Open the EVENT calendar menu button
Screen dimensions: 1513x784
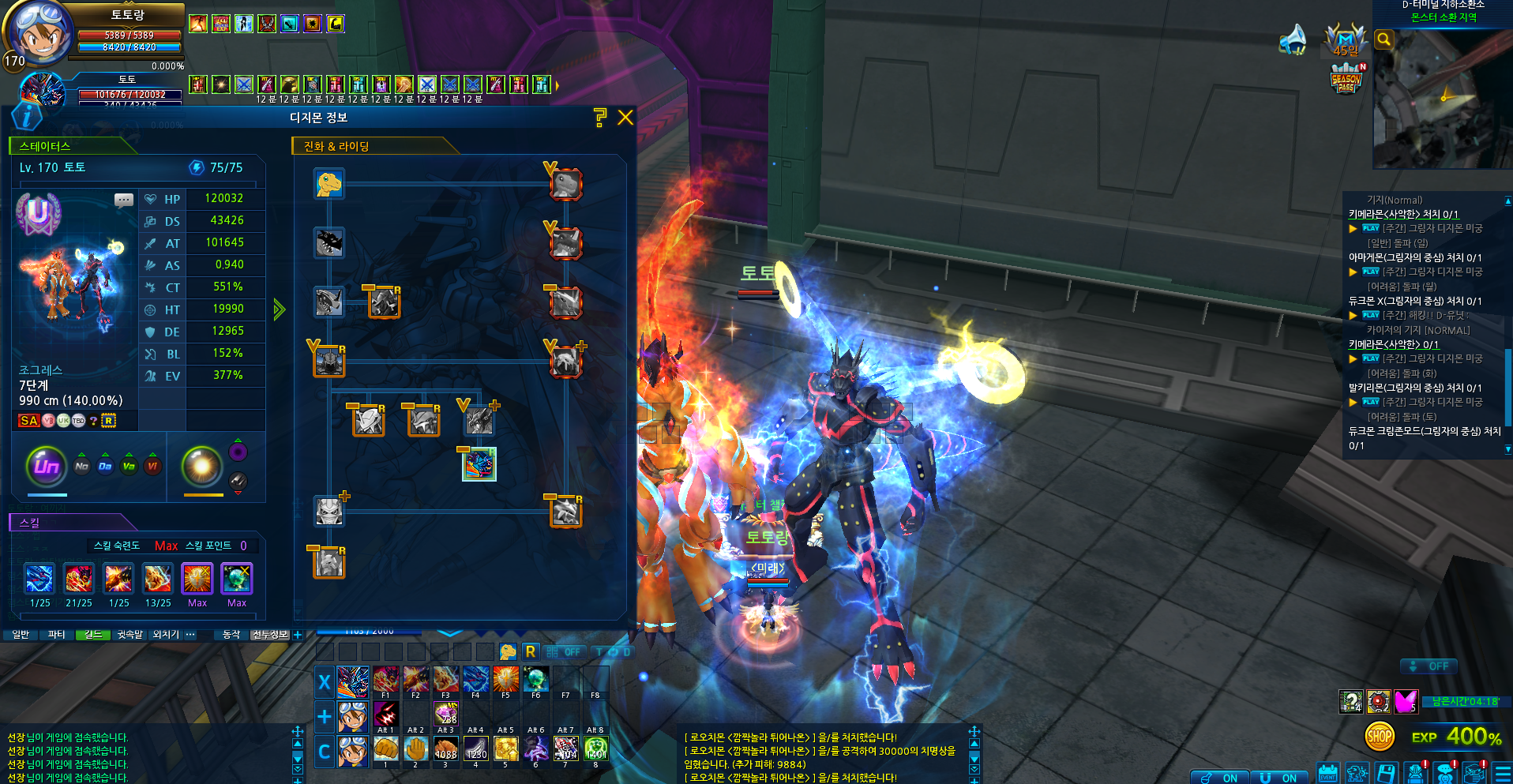pyautogui.click(x=1328, y=773)
